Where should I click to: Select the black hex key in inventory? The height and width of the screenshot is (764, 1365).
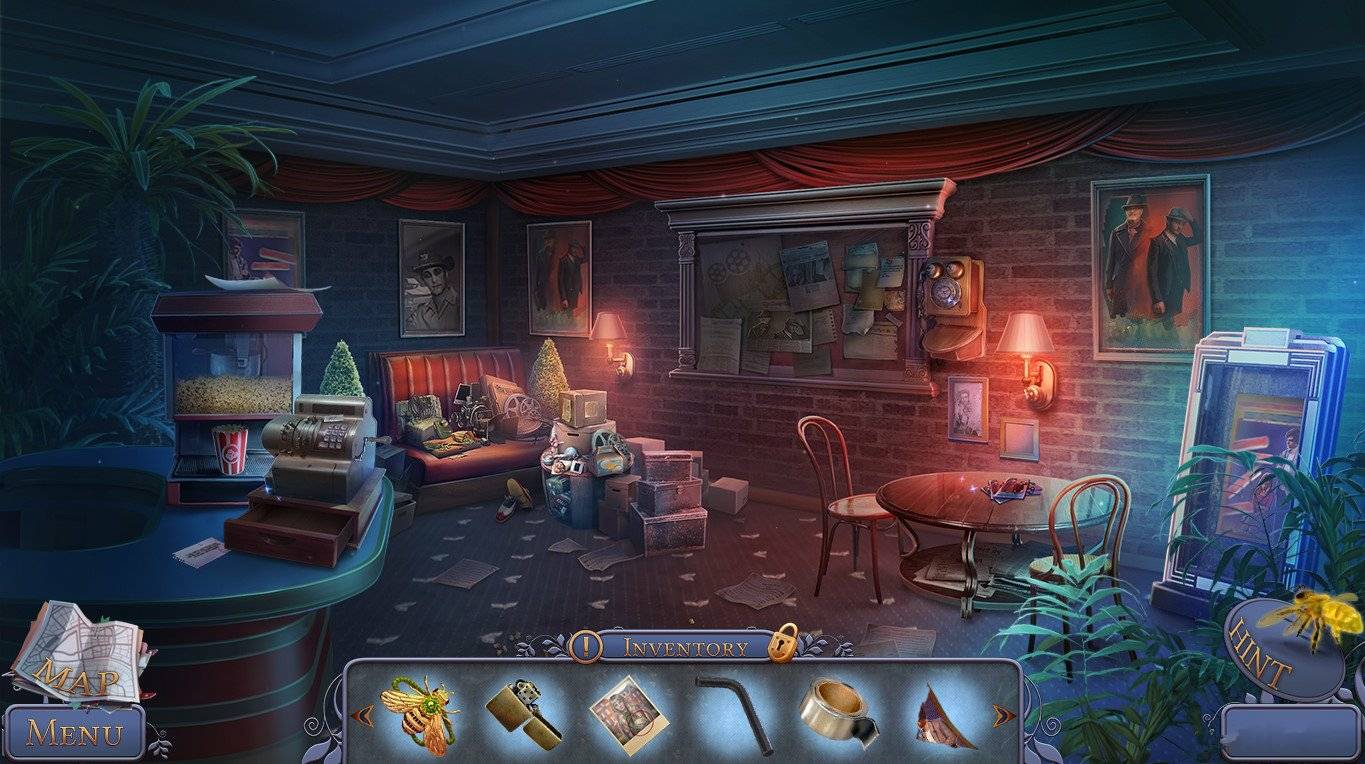coord(735,712)
